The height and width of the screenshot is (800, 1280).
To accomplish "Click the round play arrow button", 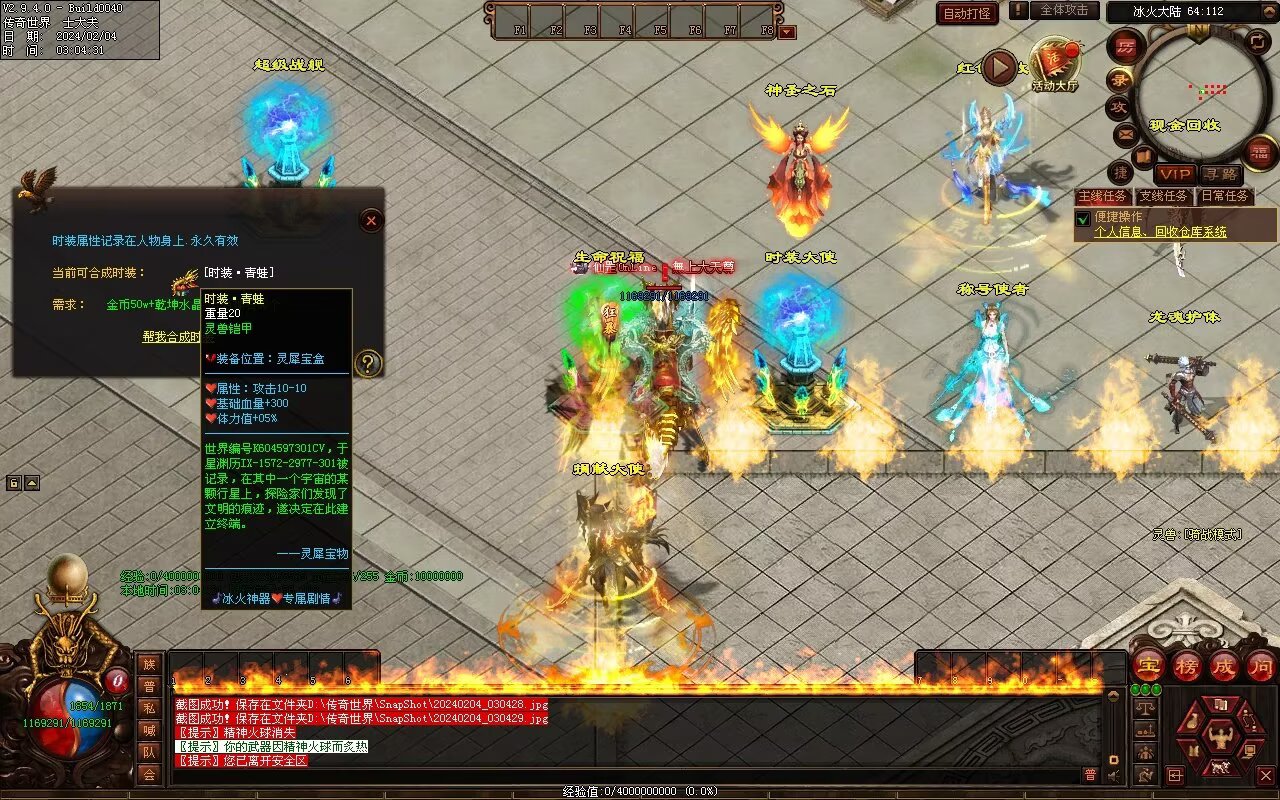I will [x=999, y=68].
